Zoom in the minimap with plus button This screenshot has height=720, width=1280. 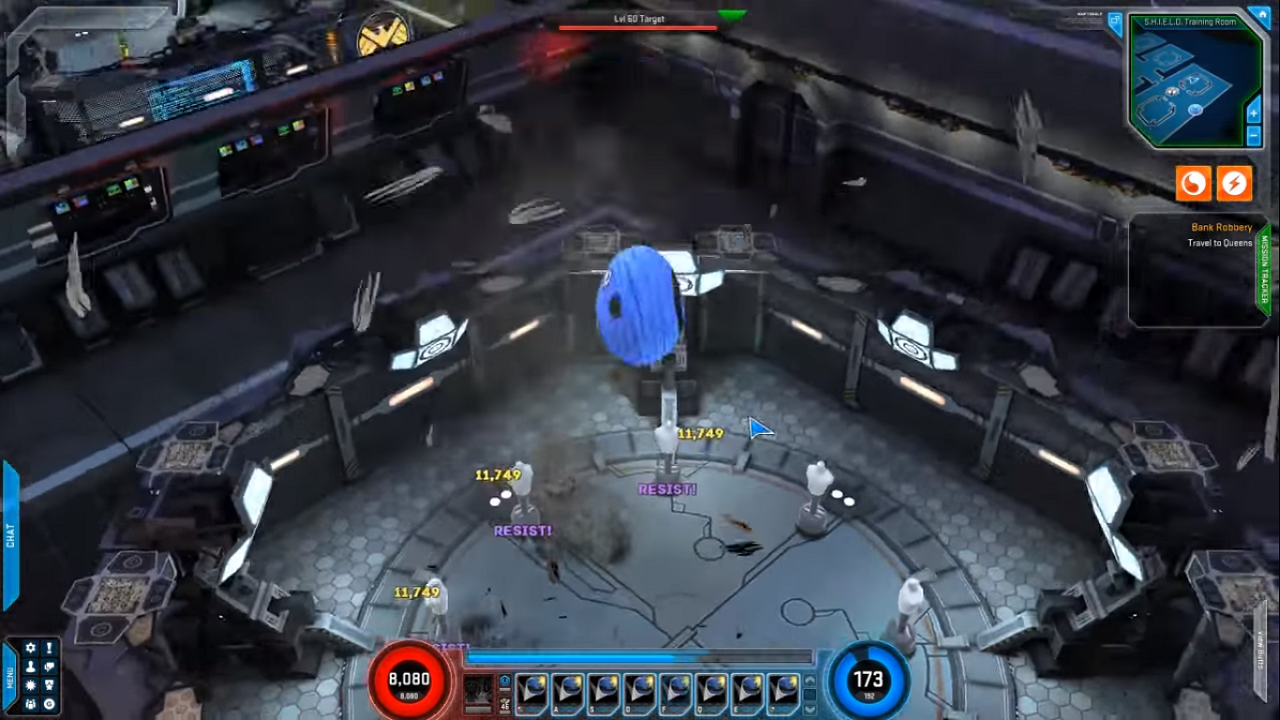point(1254,114)
